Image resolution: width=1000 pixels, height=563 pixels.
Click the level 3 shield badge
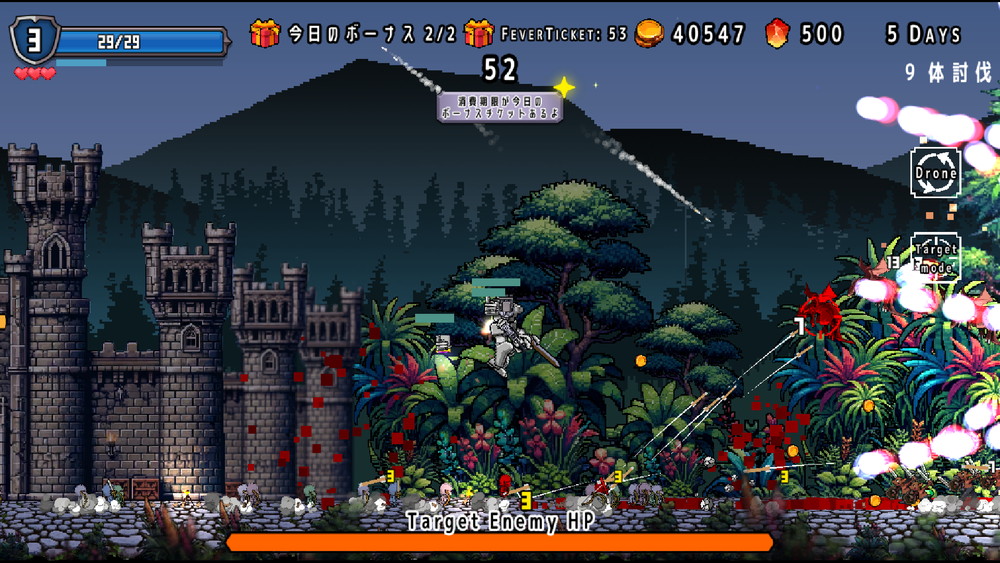33,40
